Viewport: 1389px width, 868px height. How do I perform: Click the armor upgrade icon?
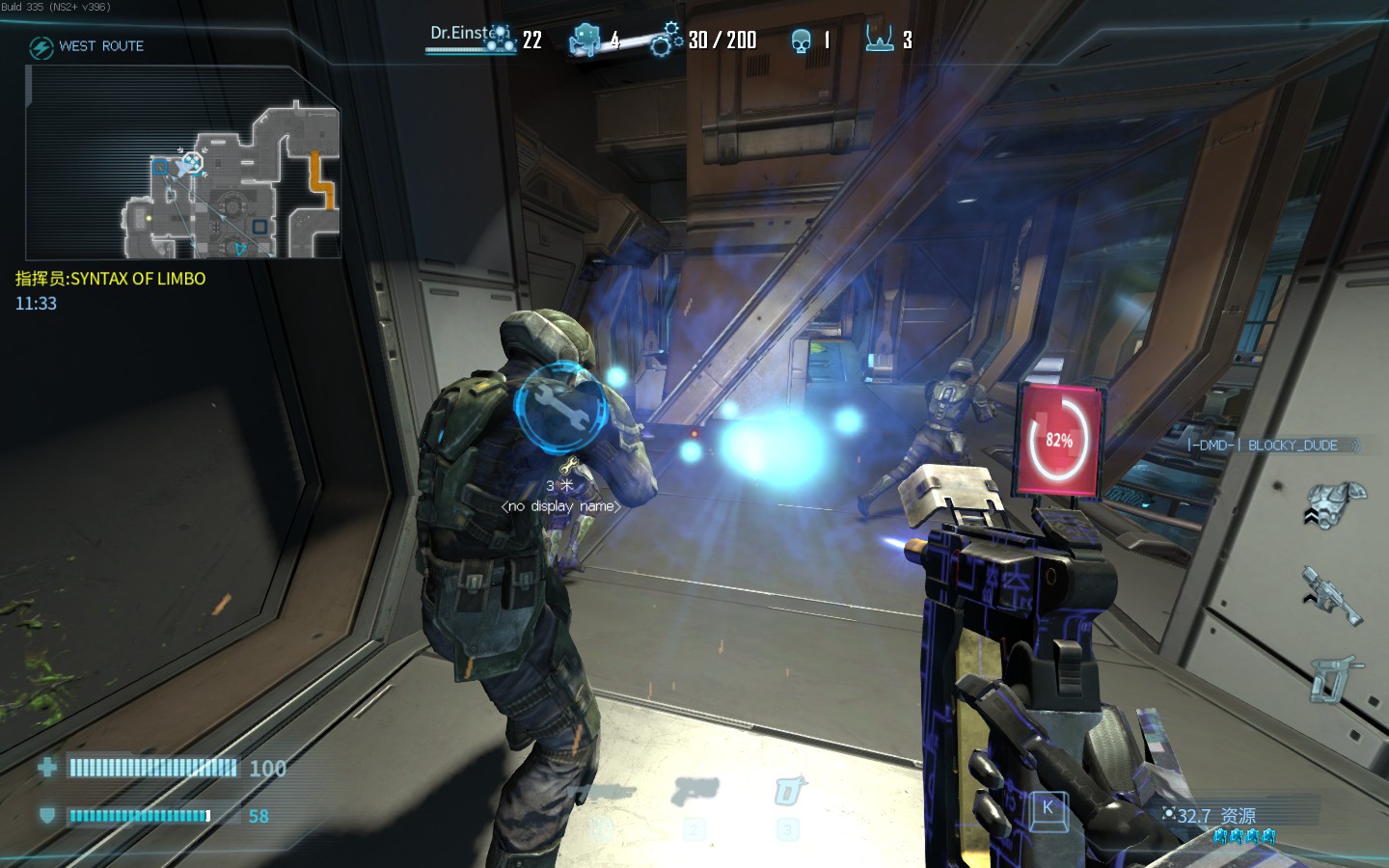pyautogui.click(x=1336, y=503)
